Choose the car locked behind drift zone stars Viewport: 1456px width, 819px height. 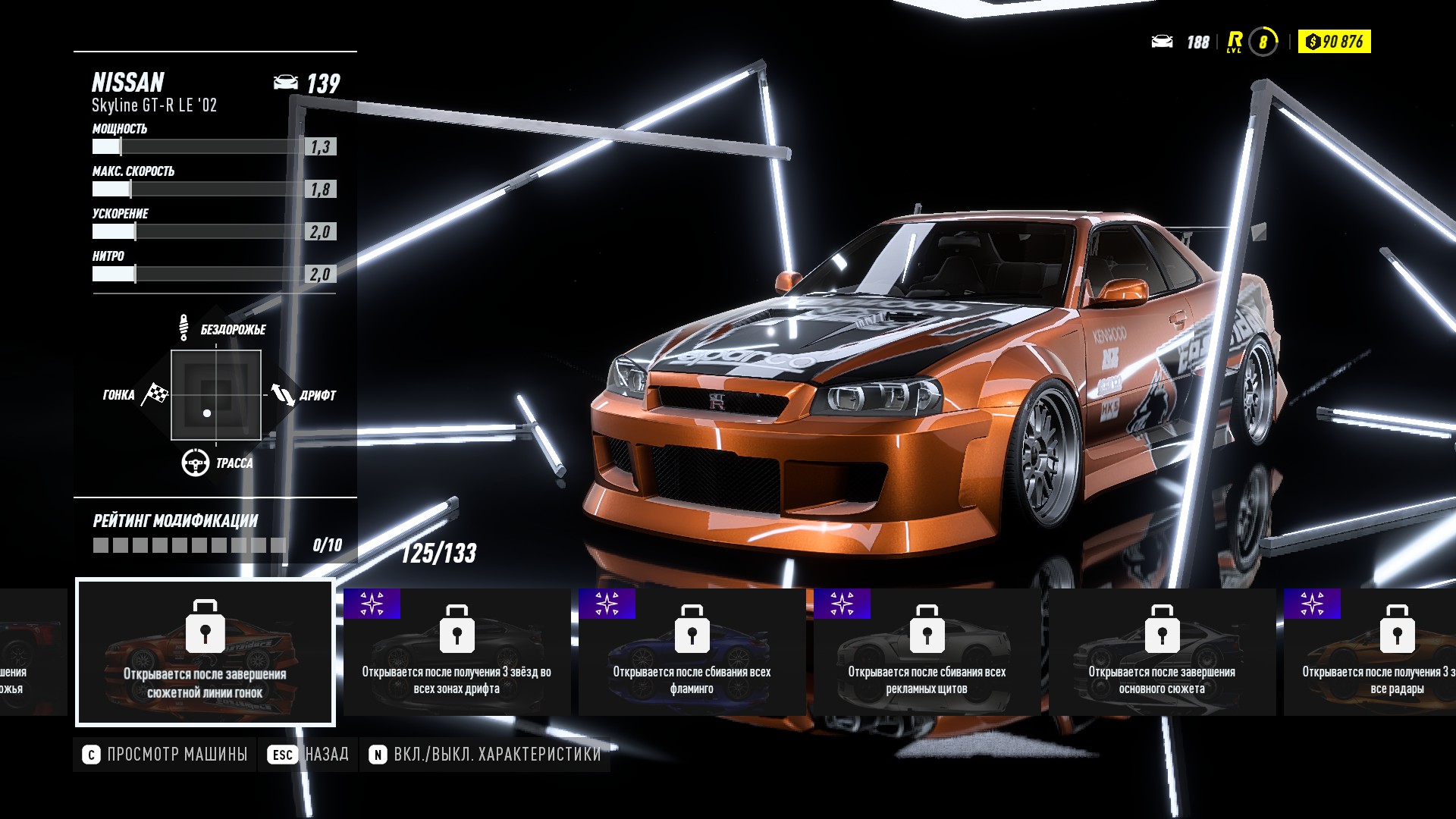point(457,652)
